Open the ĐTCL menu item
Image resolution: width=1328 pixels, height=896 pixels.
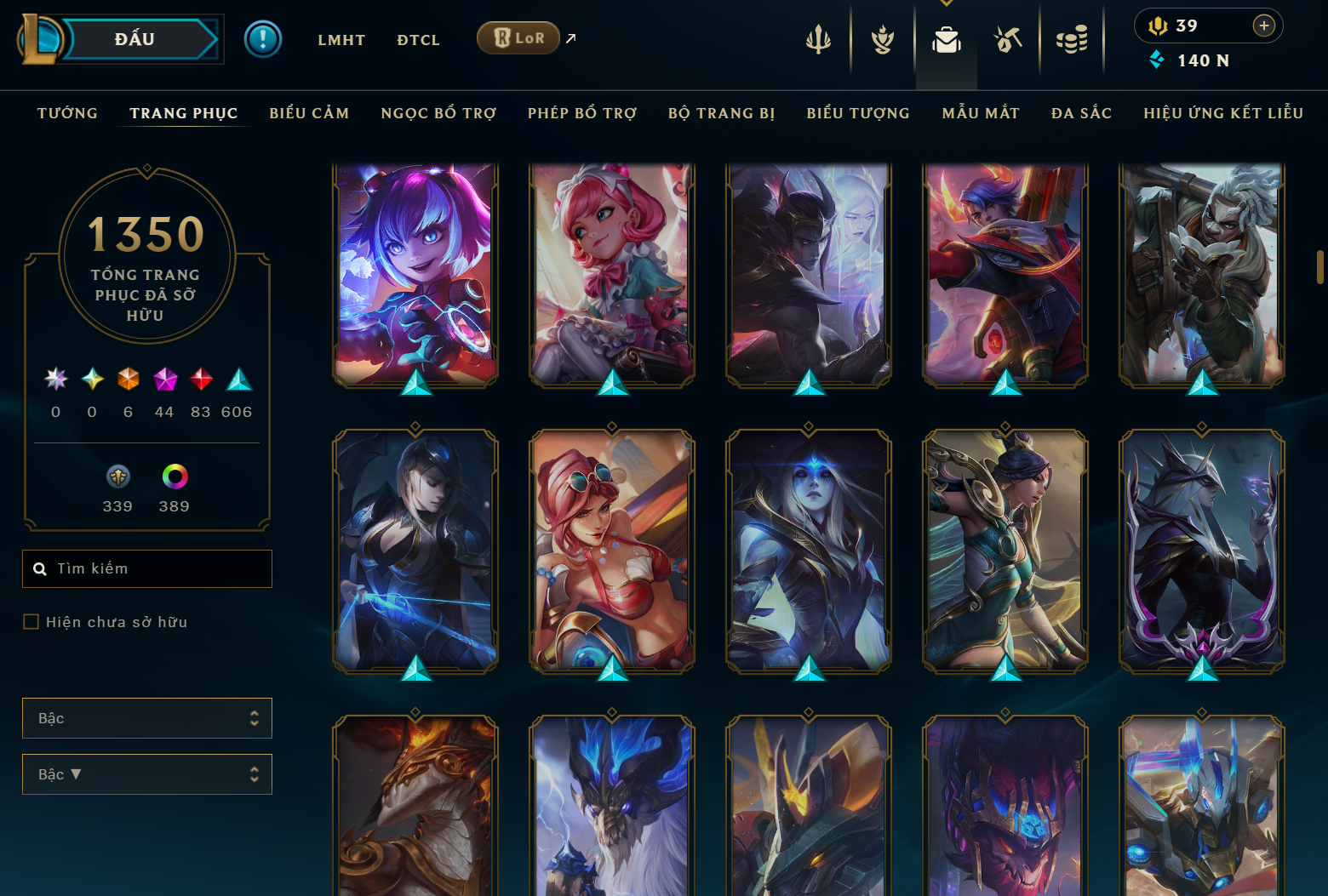[418, 39]
